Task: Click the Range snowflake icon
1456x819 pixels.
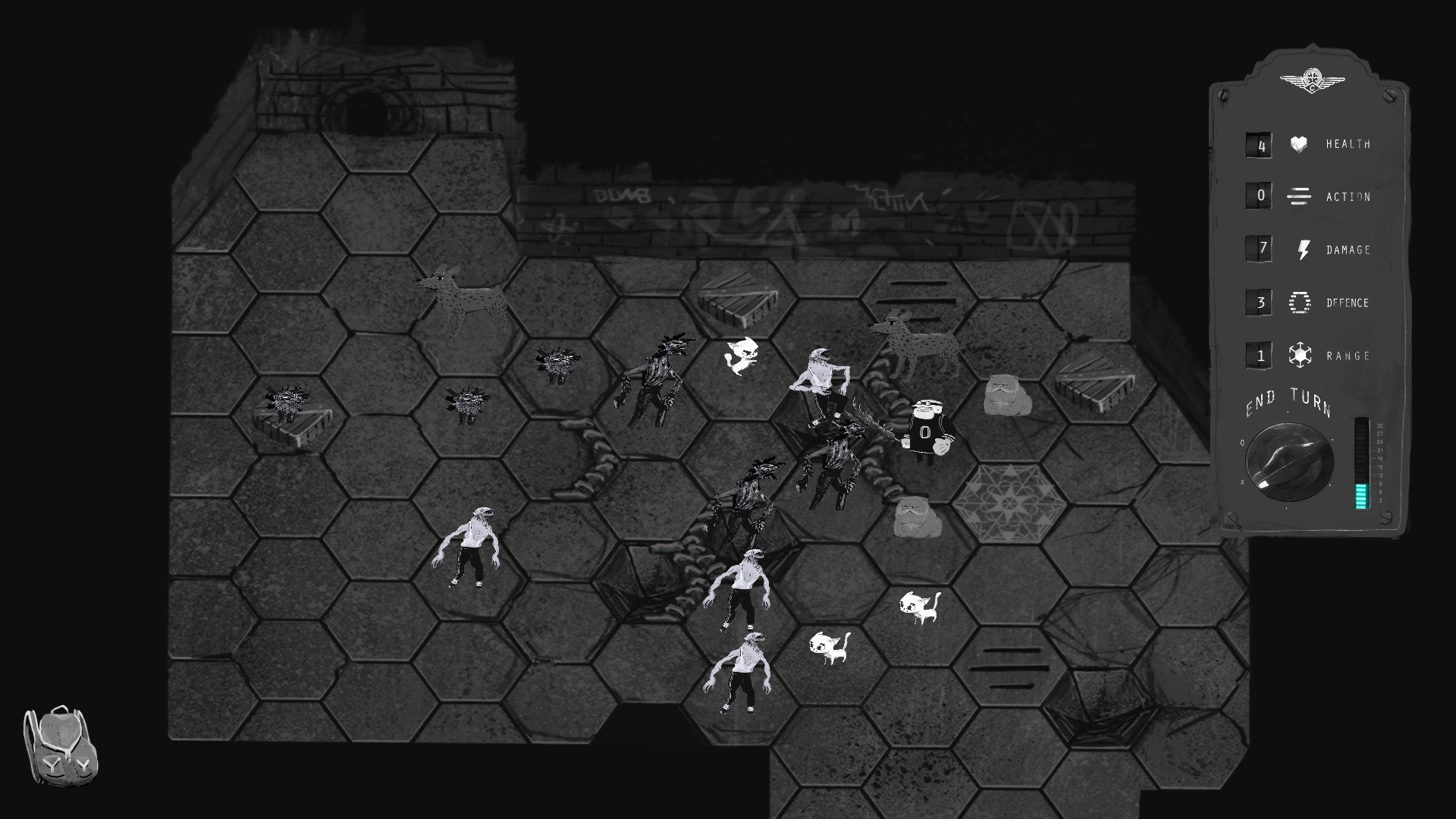Action: point(1298,355)
